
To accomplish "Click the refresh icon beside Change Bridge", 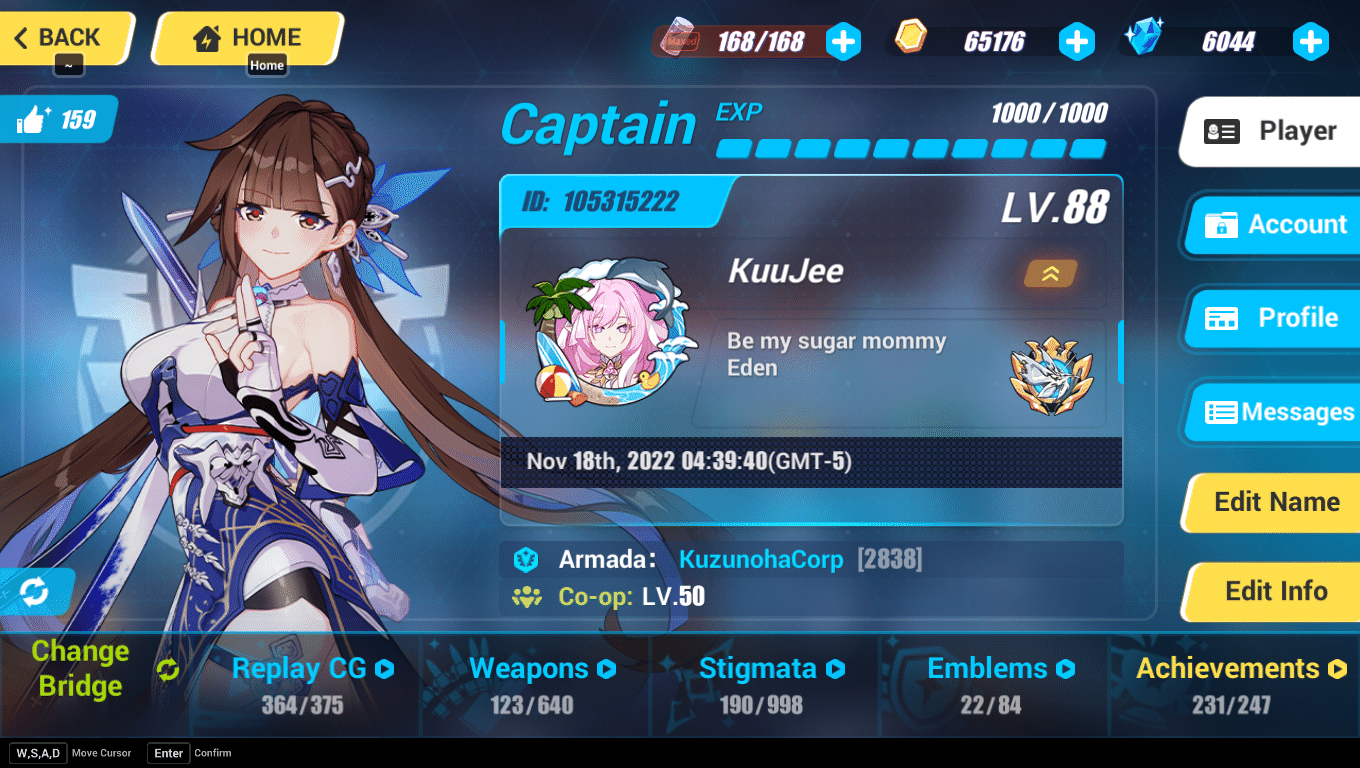I will 168,668.
